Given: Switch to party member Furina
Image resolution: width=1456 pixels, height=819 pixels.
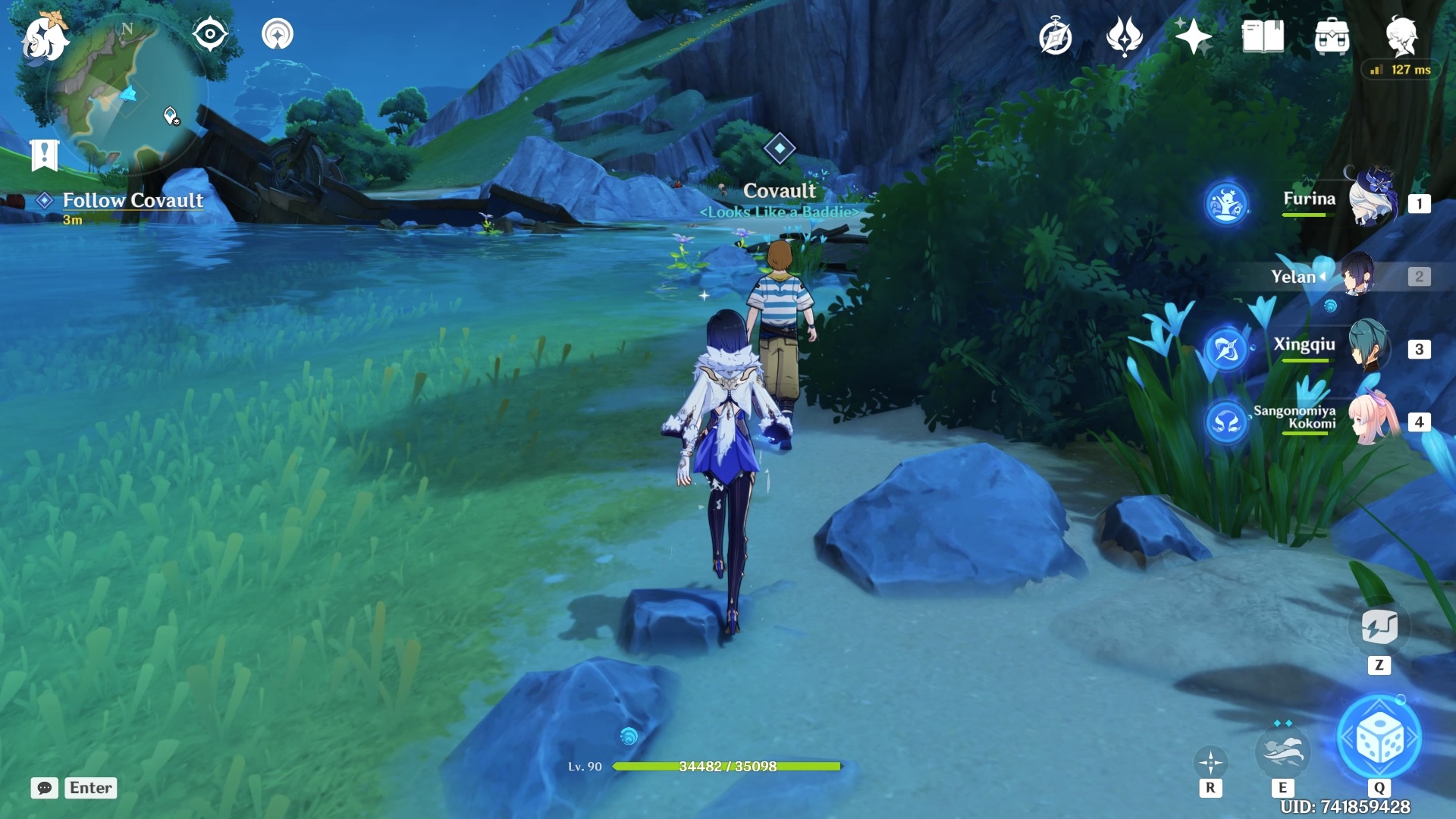Looking at the screenshot, I should tap(1371, 200).
